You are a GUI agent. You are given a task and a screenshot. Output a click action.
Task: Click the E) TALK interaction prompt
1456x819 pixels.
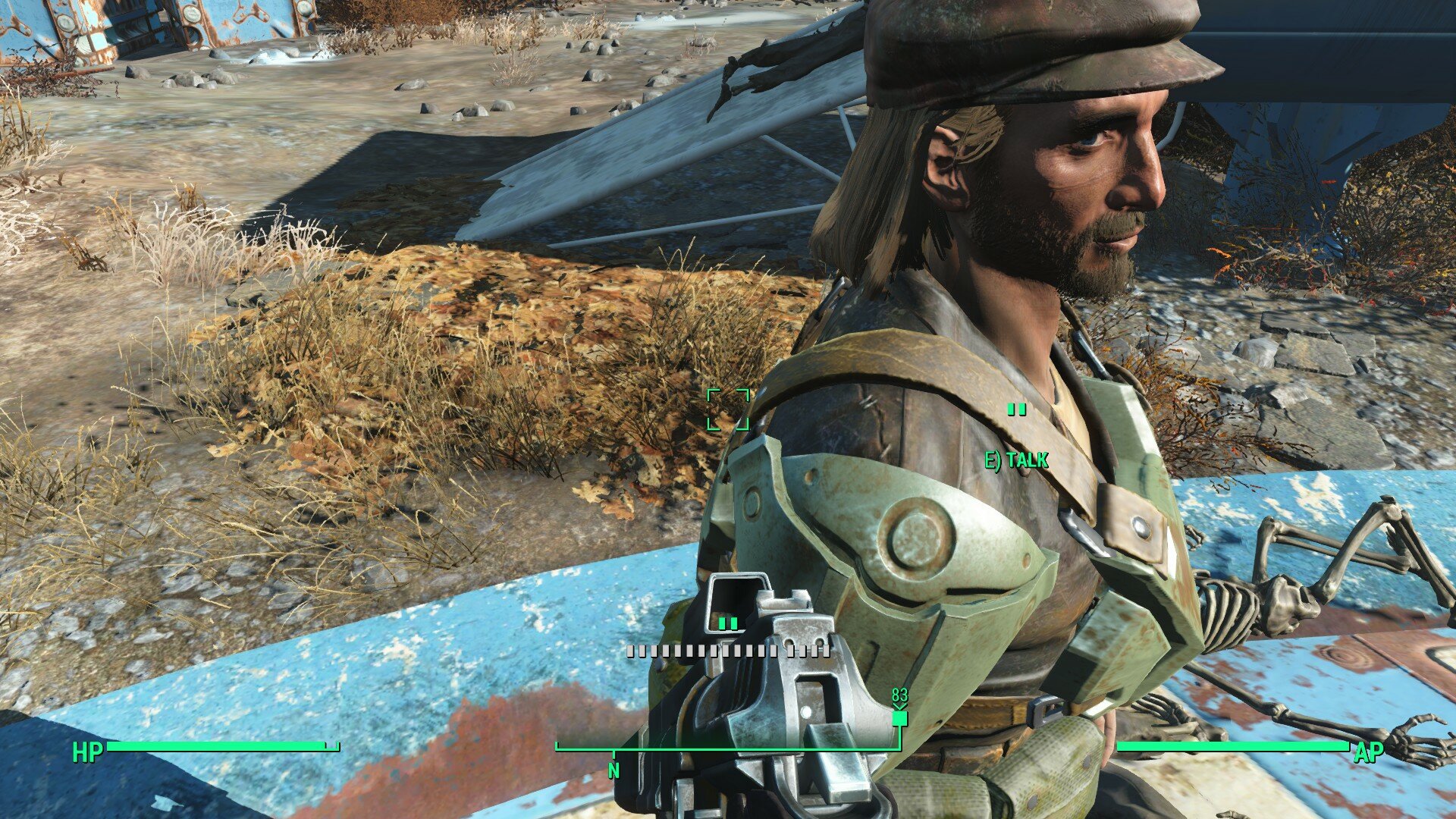[x=1016, y=458]
